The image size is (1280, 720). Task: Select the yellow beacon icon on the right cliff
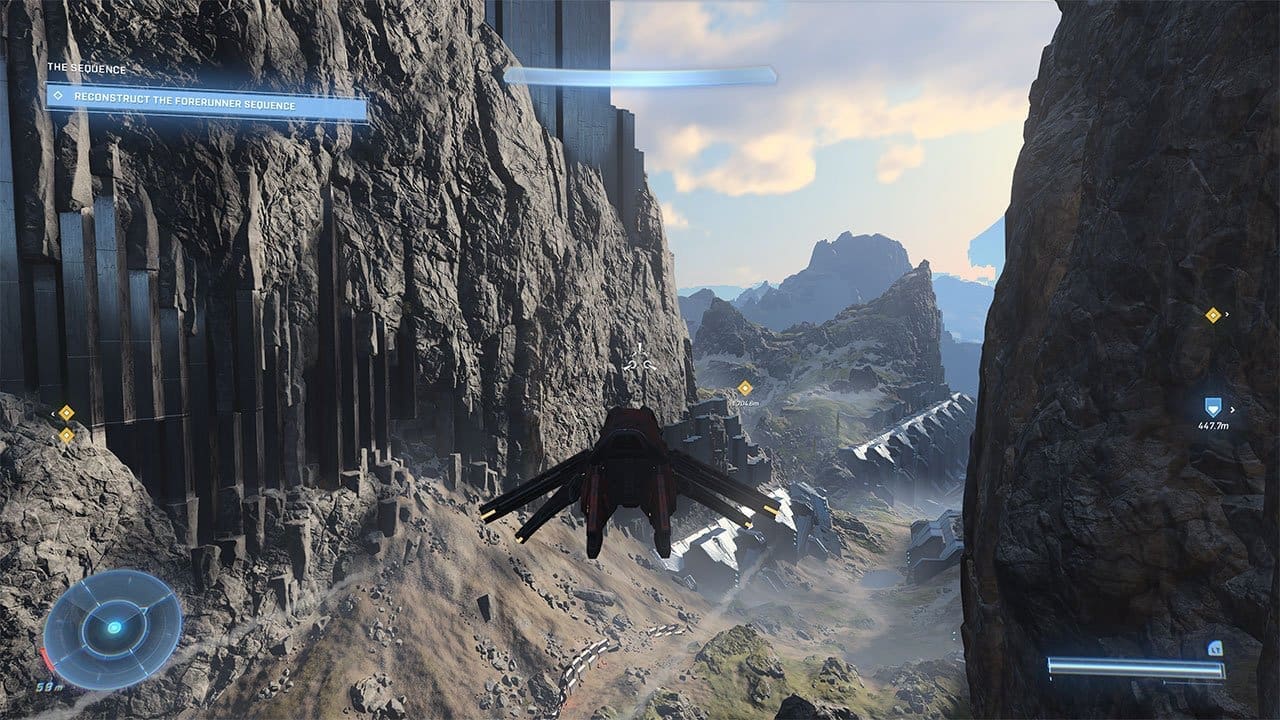pos(1212,314)
